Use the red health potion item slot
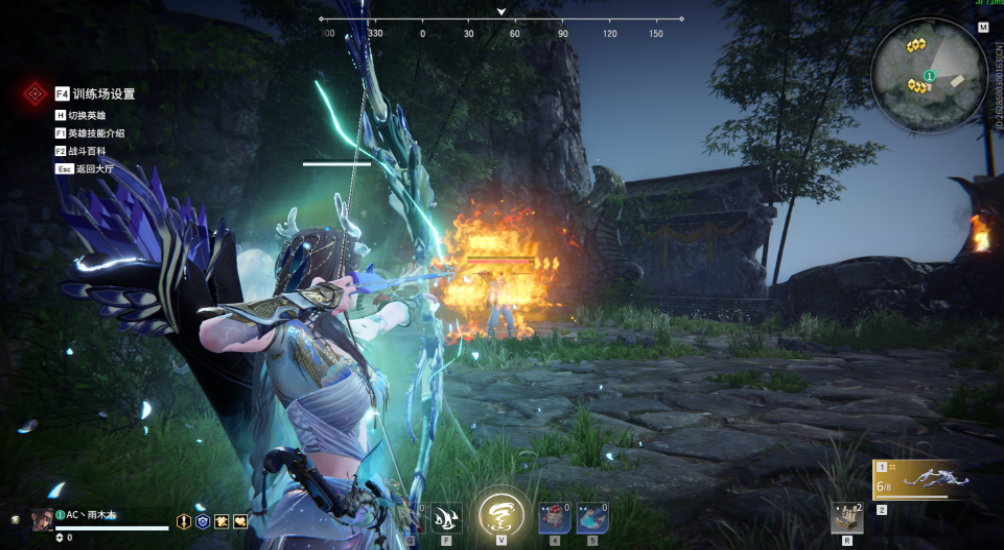This screenshot has width=1004, height=550. (x=554, y=516)
